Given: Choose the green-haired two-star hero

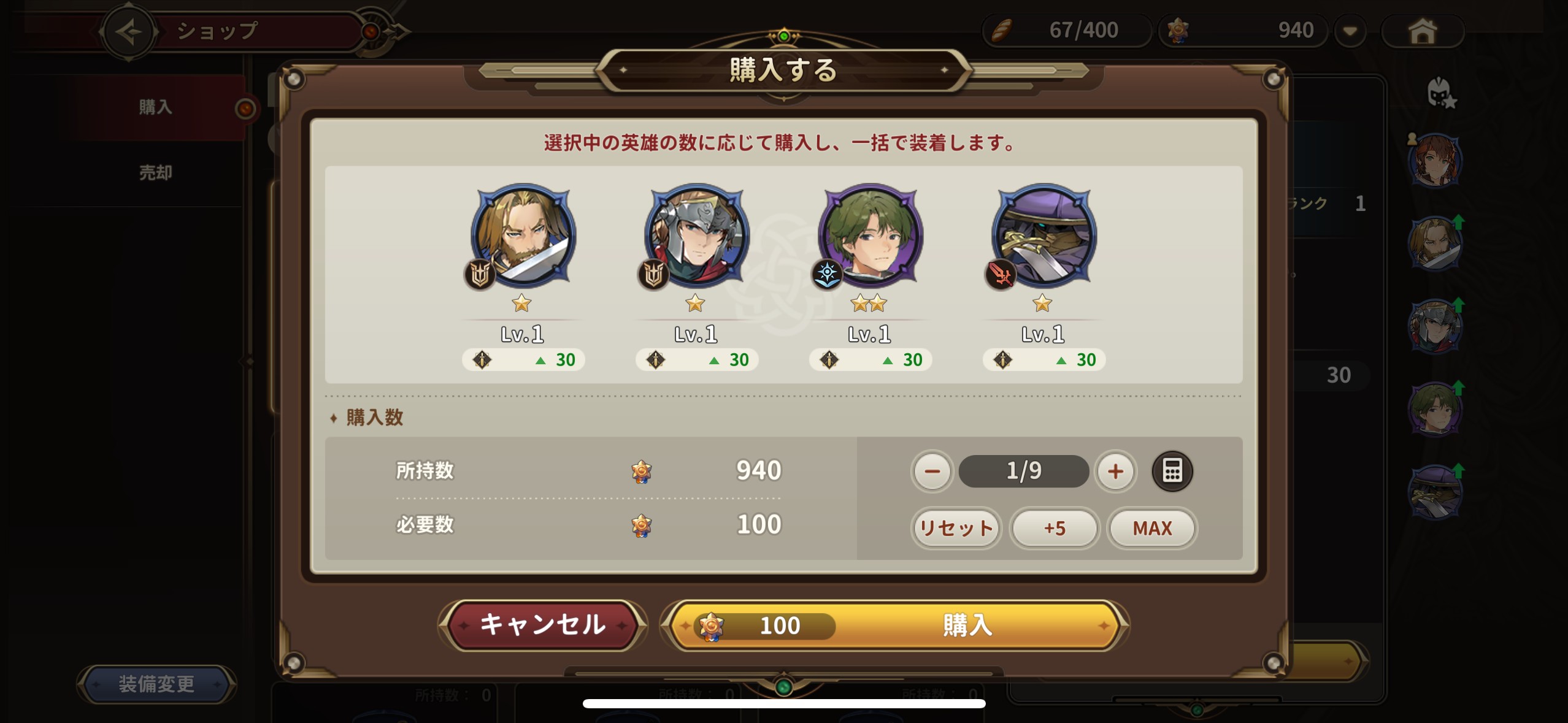Looking at the screenshot, I should point(870,236).
